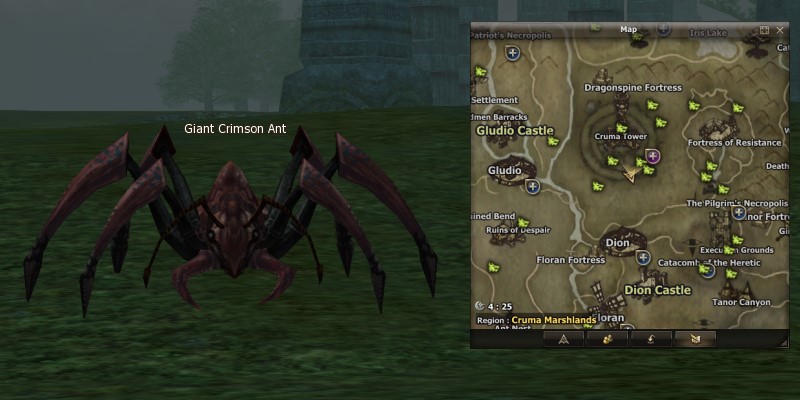
Task: Select the arrowhead location button below the map
Action: 563,338
